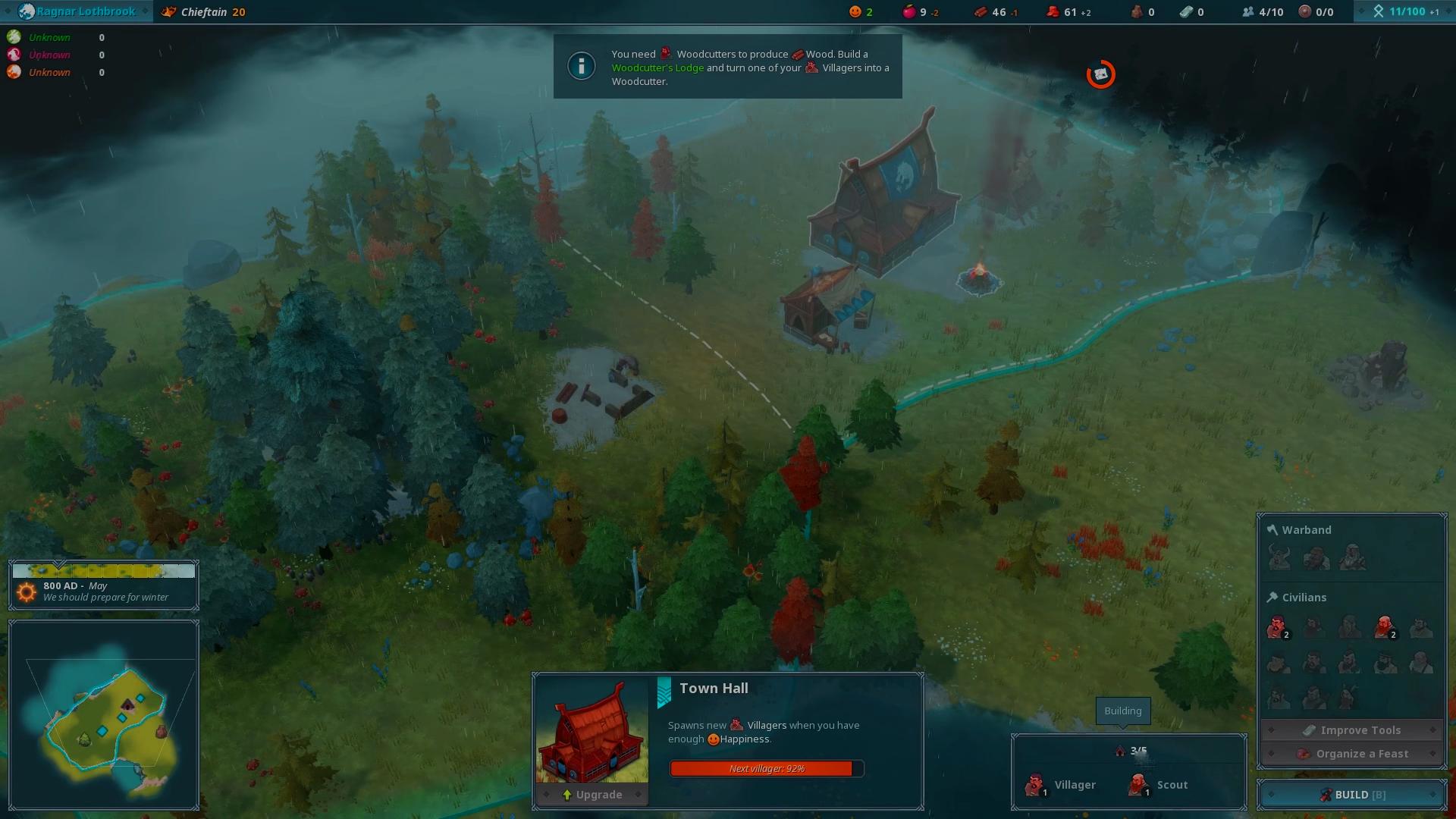Open the Woodcutter's Lodge link in tutorial

click(x=657, y=67)
